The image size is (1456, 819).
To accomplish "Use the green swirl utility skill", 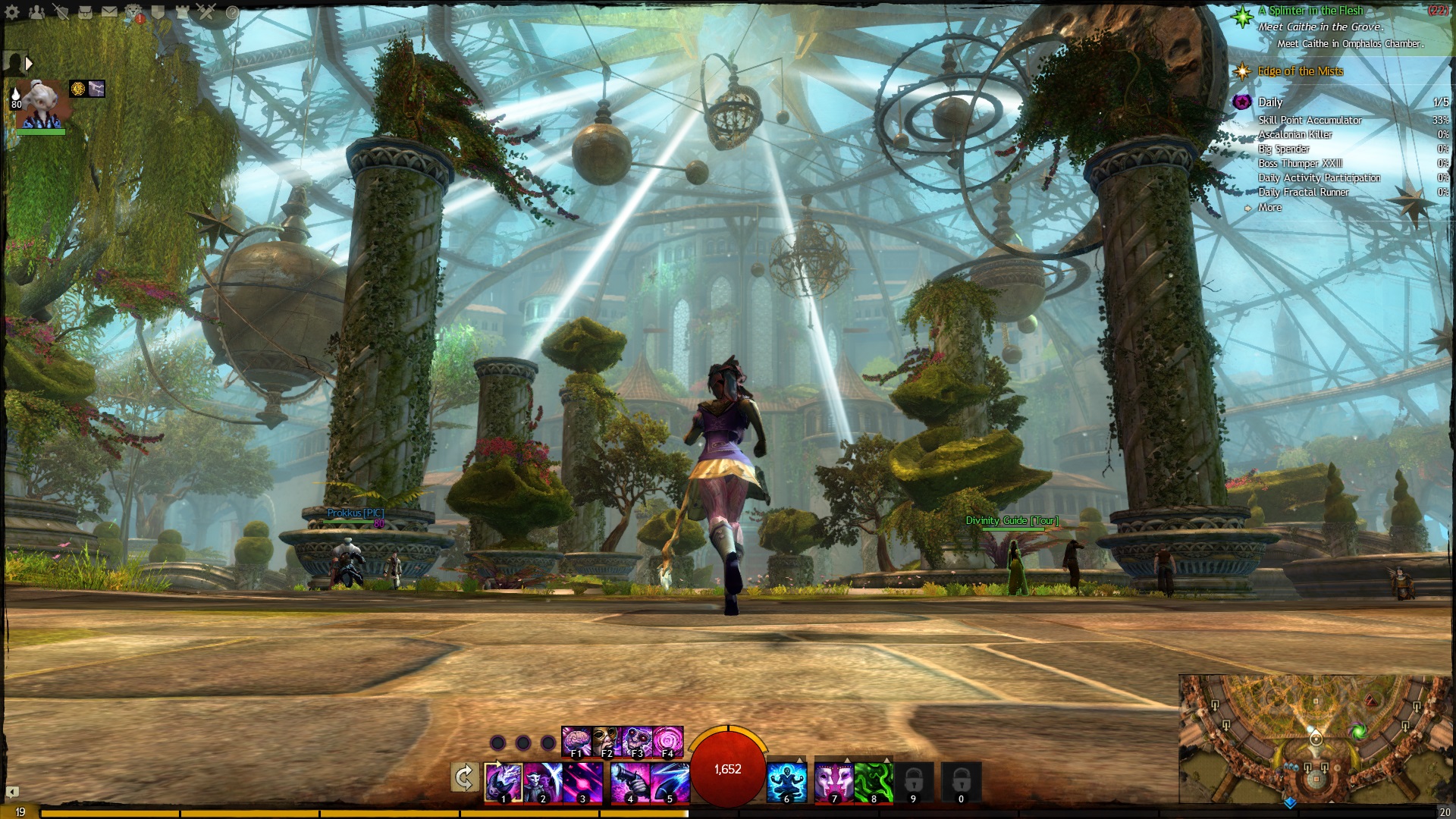I will pos(874,782).
